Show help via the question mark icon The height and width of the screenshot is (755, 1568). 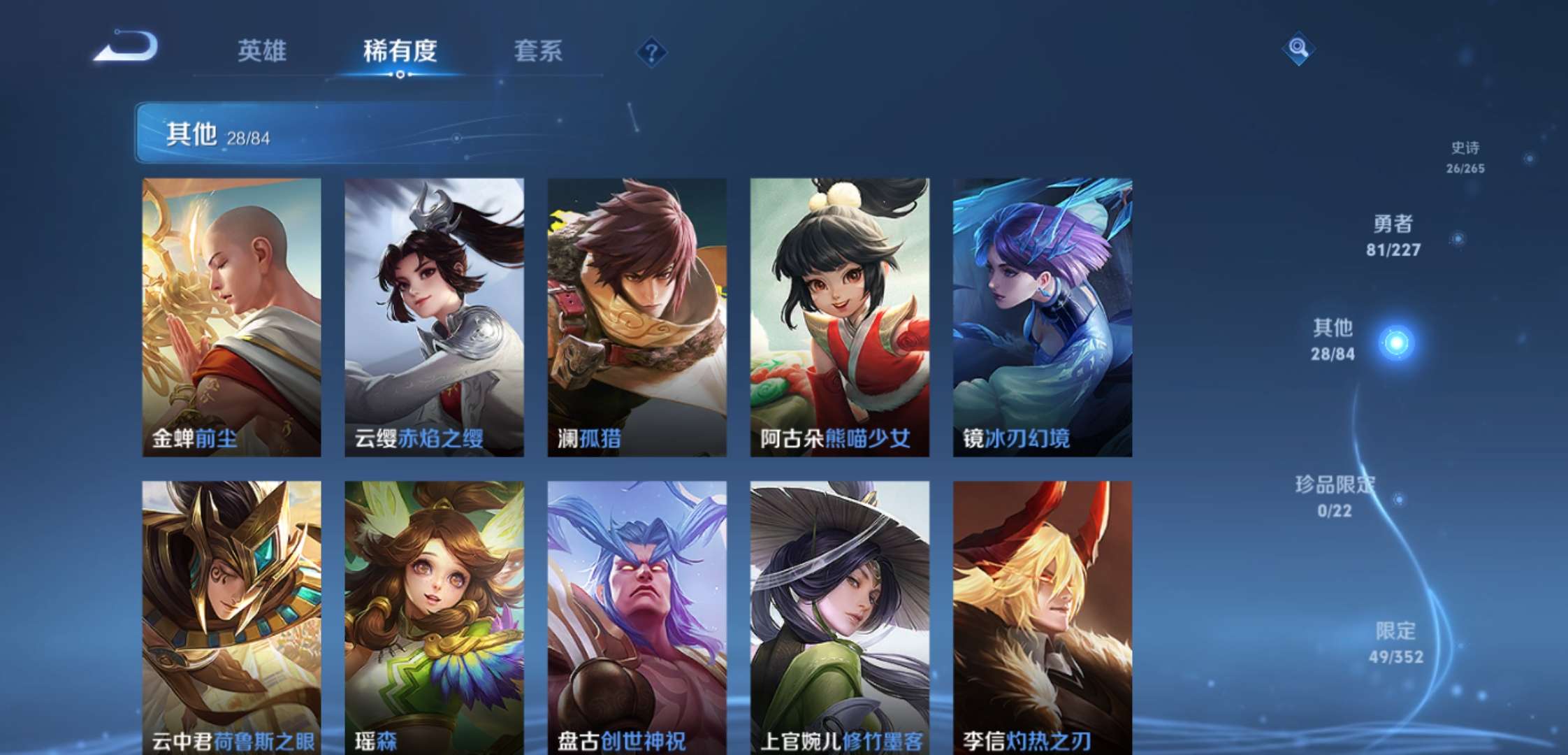click(x=651, y=52)
